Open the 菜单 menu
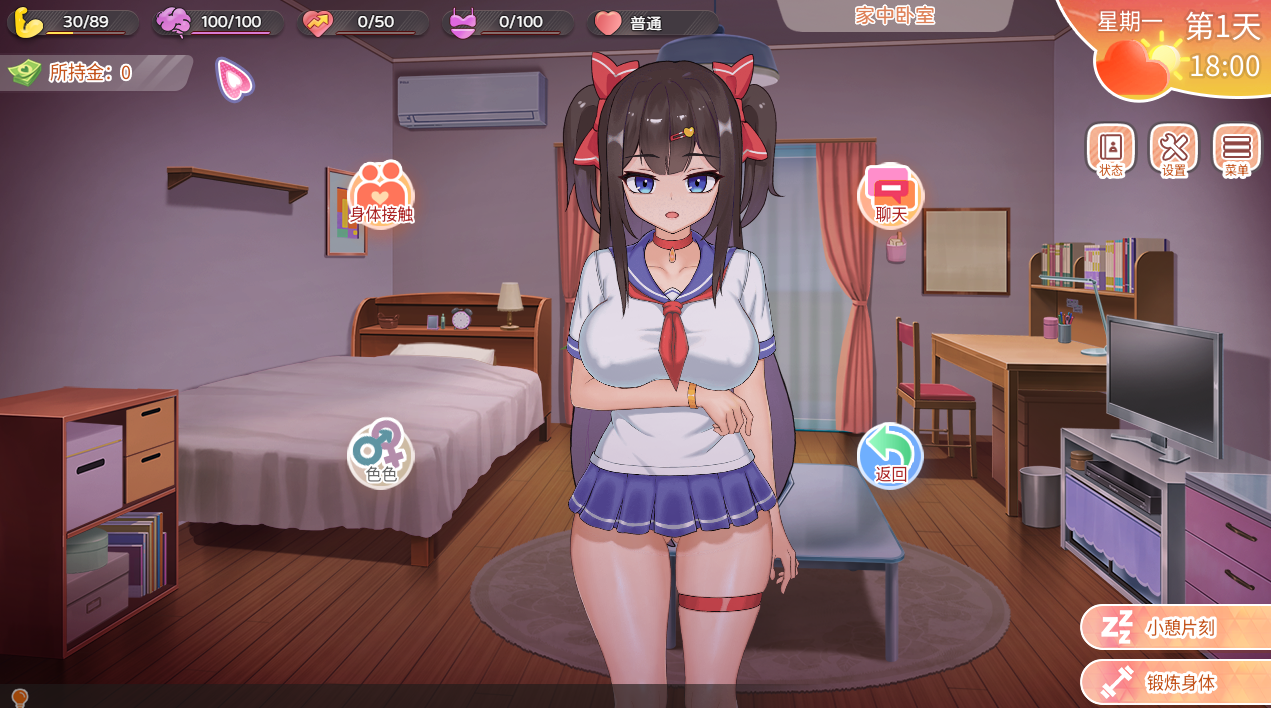Viewport: 1271px width, 708px height. (x=1236, y=151)
